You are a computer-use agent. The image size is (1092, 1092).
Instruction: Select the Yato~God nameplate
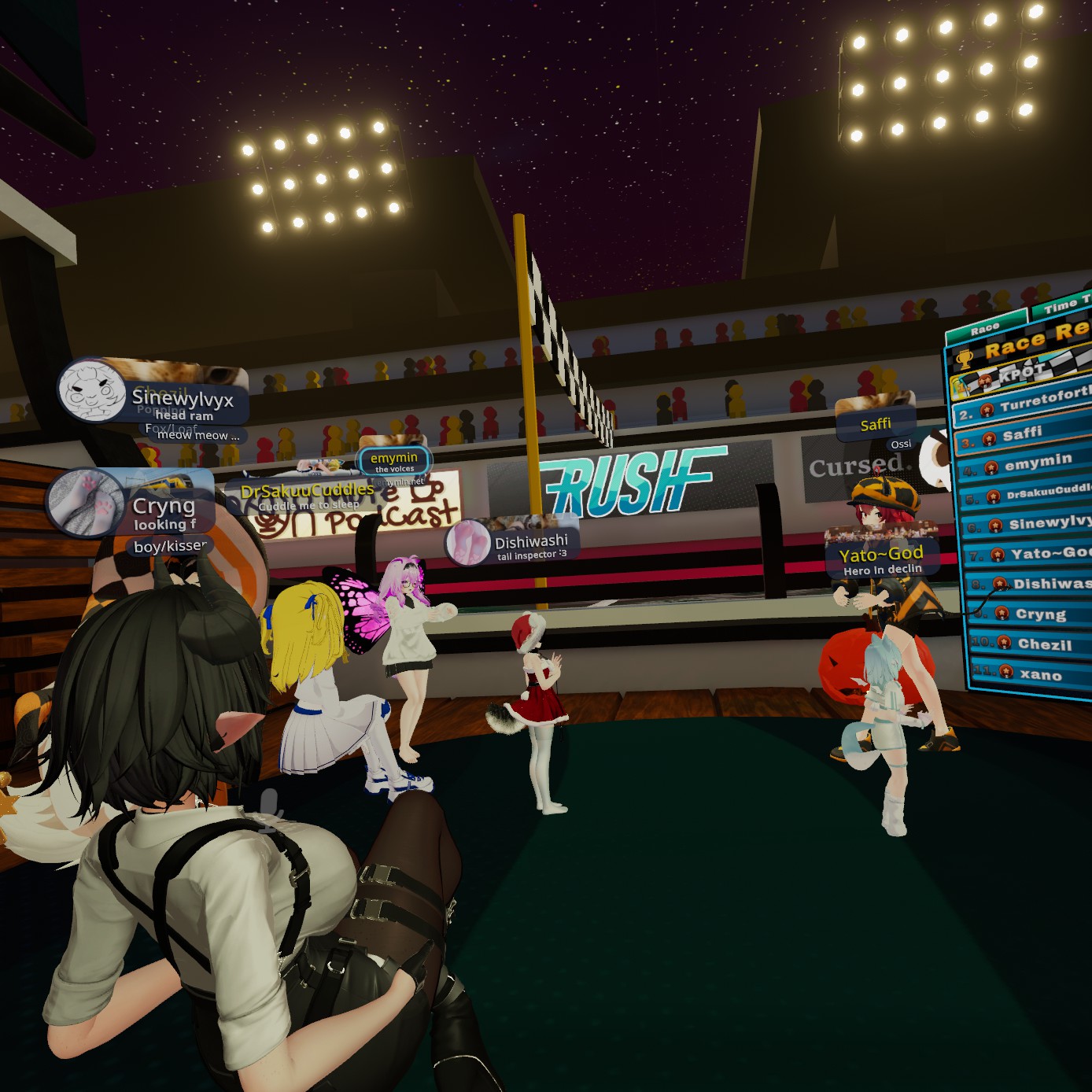click(881, 554)
